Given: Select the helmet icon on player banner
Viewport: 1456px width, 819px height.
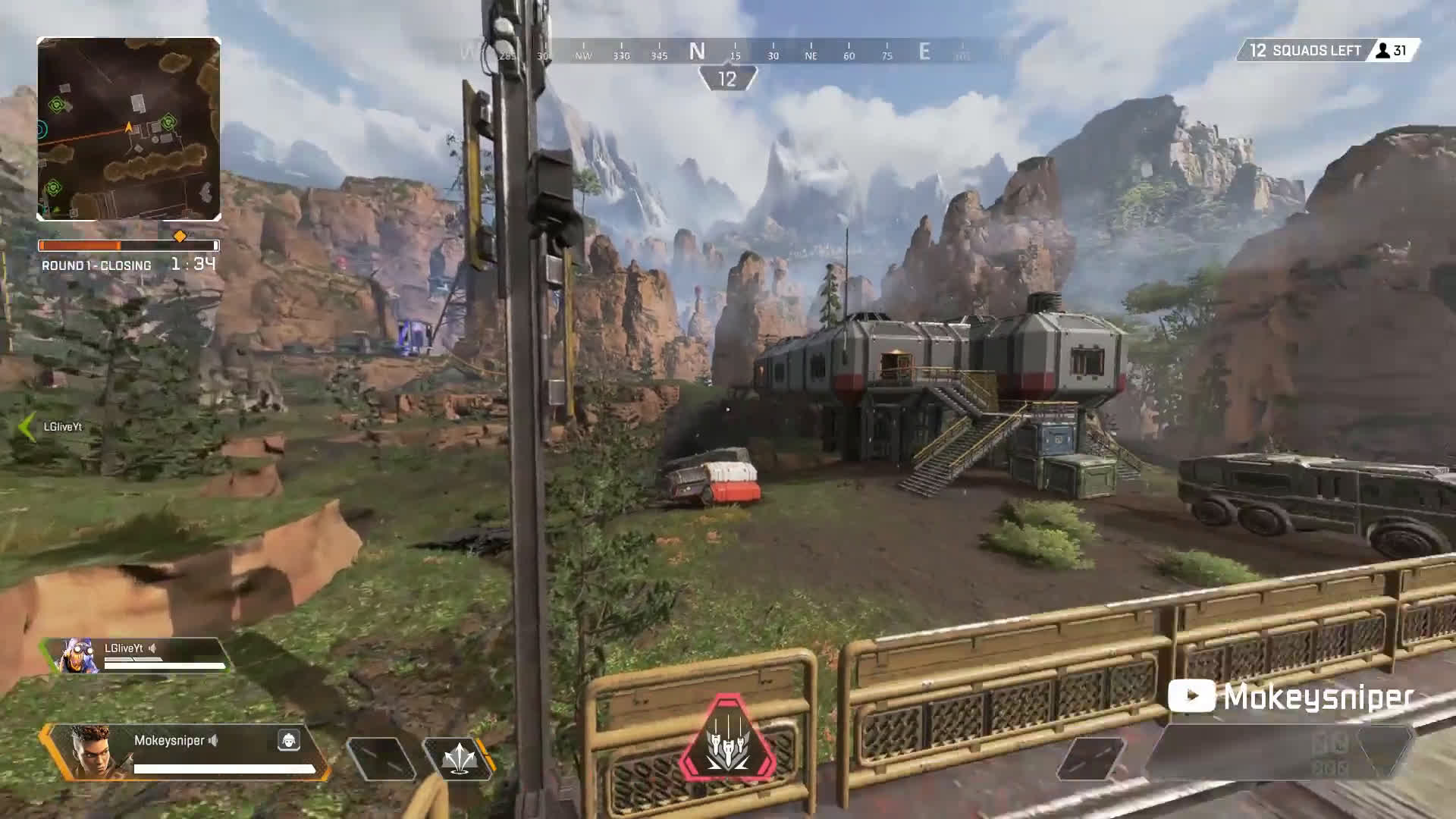Looking at the screenshot, I should click(288, 740).
